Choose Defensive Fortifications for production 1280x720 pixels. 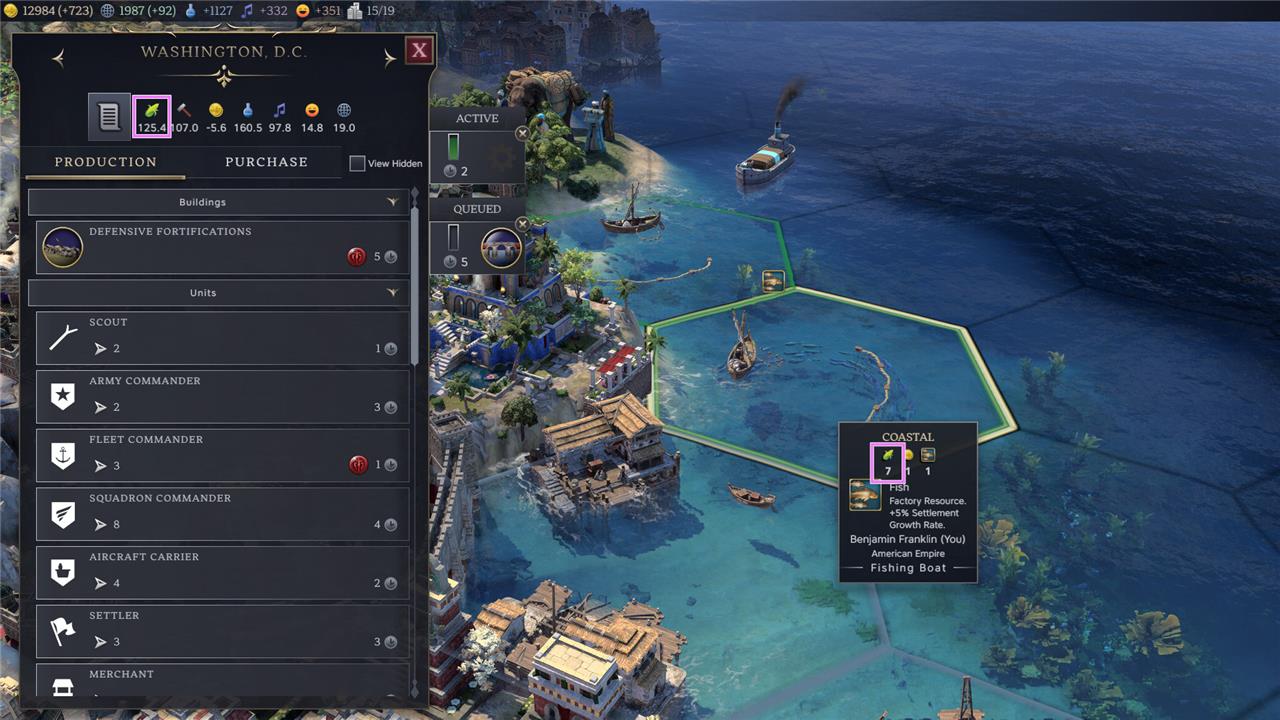(222, 247)
